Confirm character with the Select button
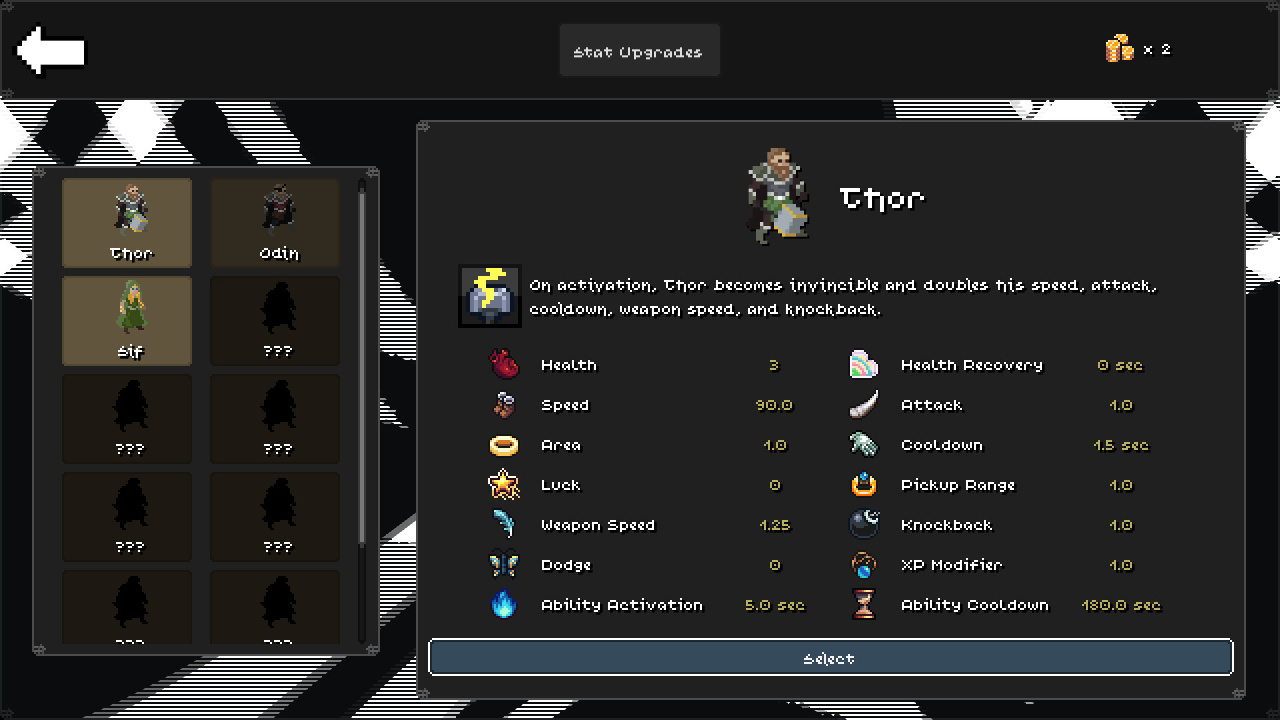 coord(830,658)
